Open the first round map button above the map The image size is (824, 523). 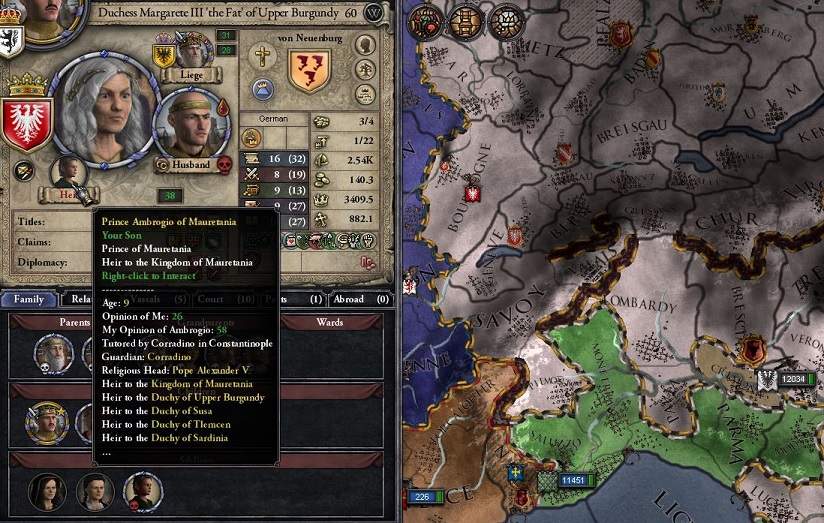pyautogui.click(x=424, y=20)
